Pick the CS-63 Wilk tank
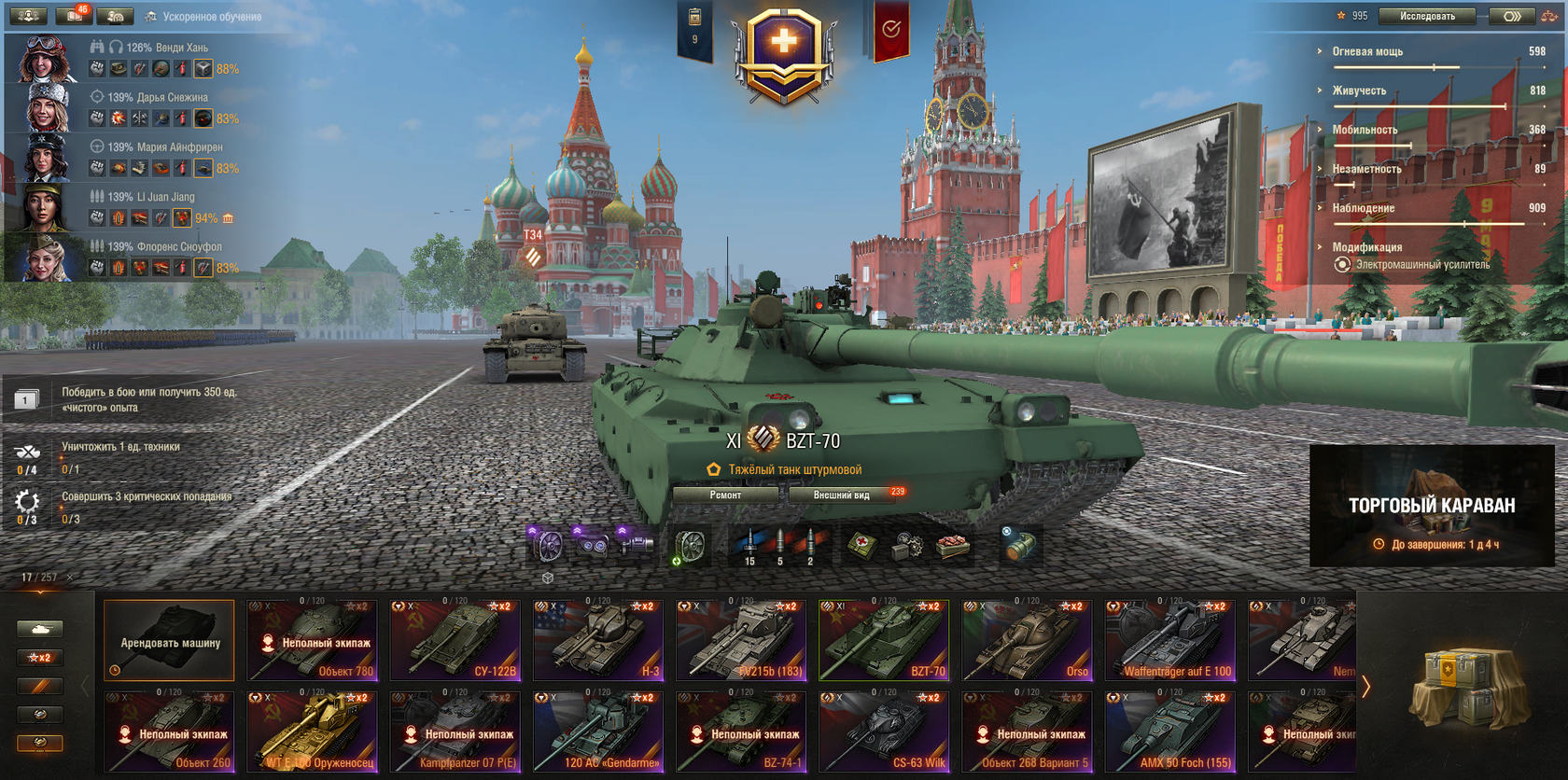Screen dimensions: 1568x780 [884, 731]
